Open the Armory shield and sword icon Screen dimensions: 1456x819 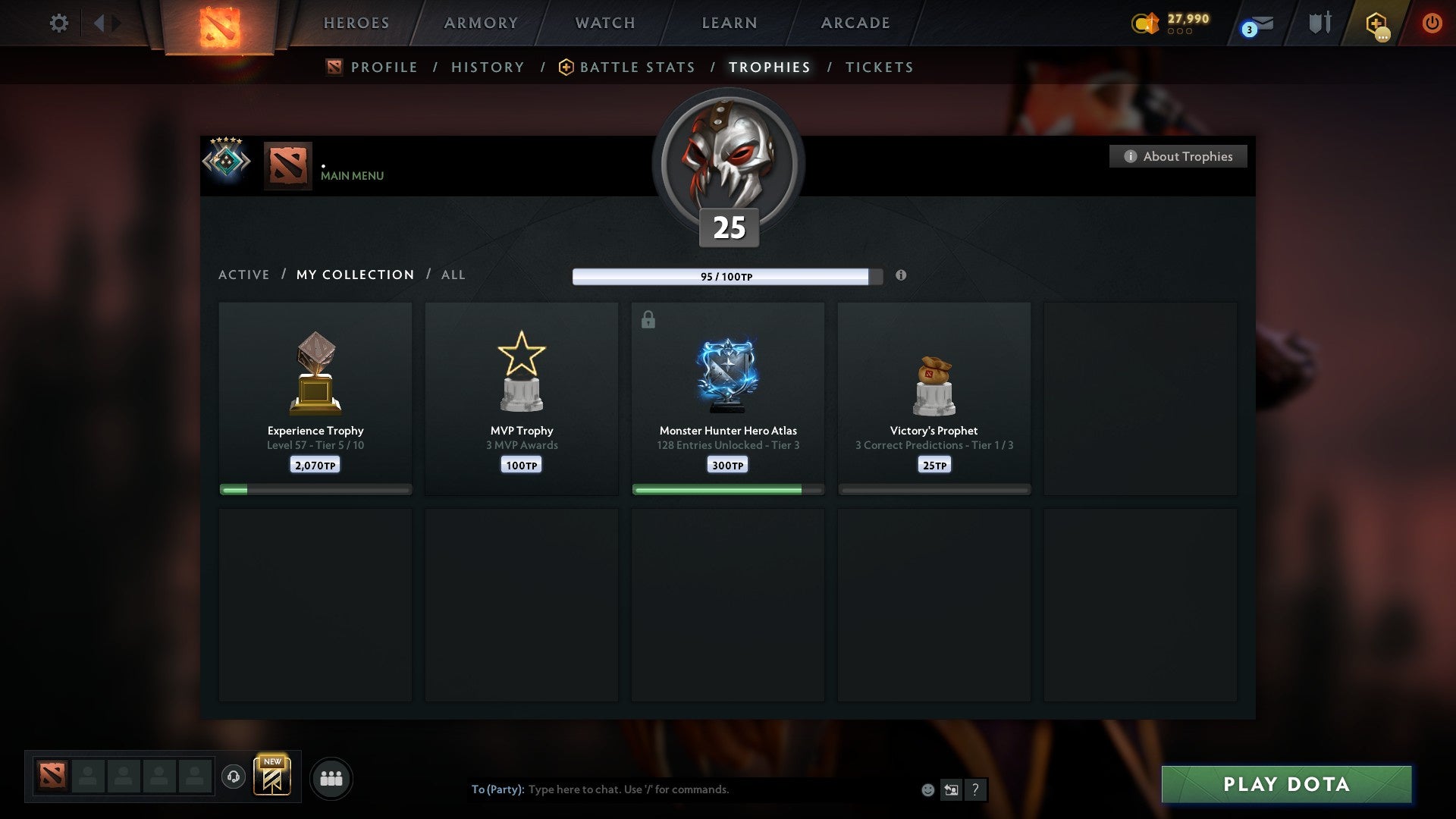click(1318, 23)
